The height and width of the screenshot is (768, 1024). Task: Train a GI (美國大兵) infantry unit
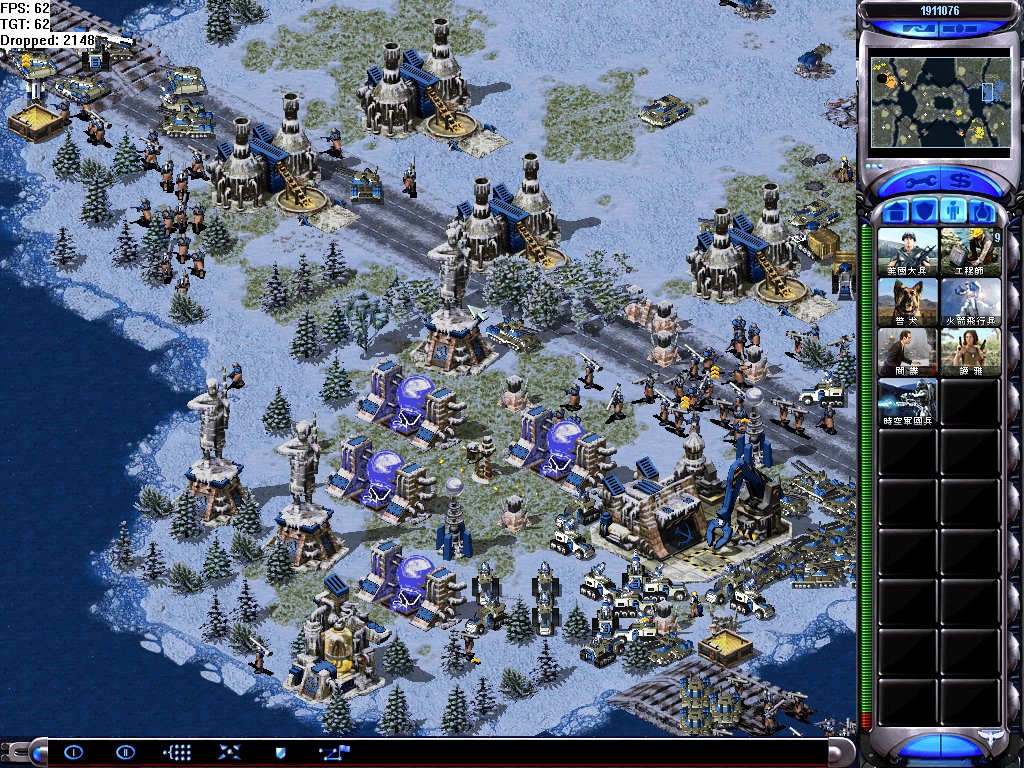click(x=908, y=252)
